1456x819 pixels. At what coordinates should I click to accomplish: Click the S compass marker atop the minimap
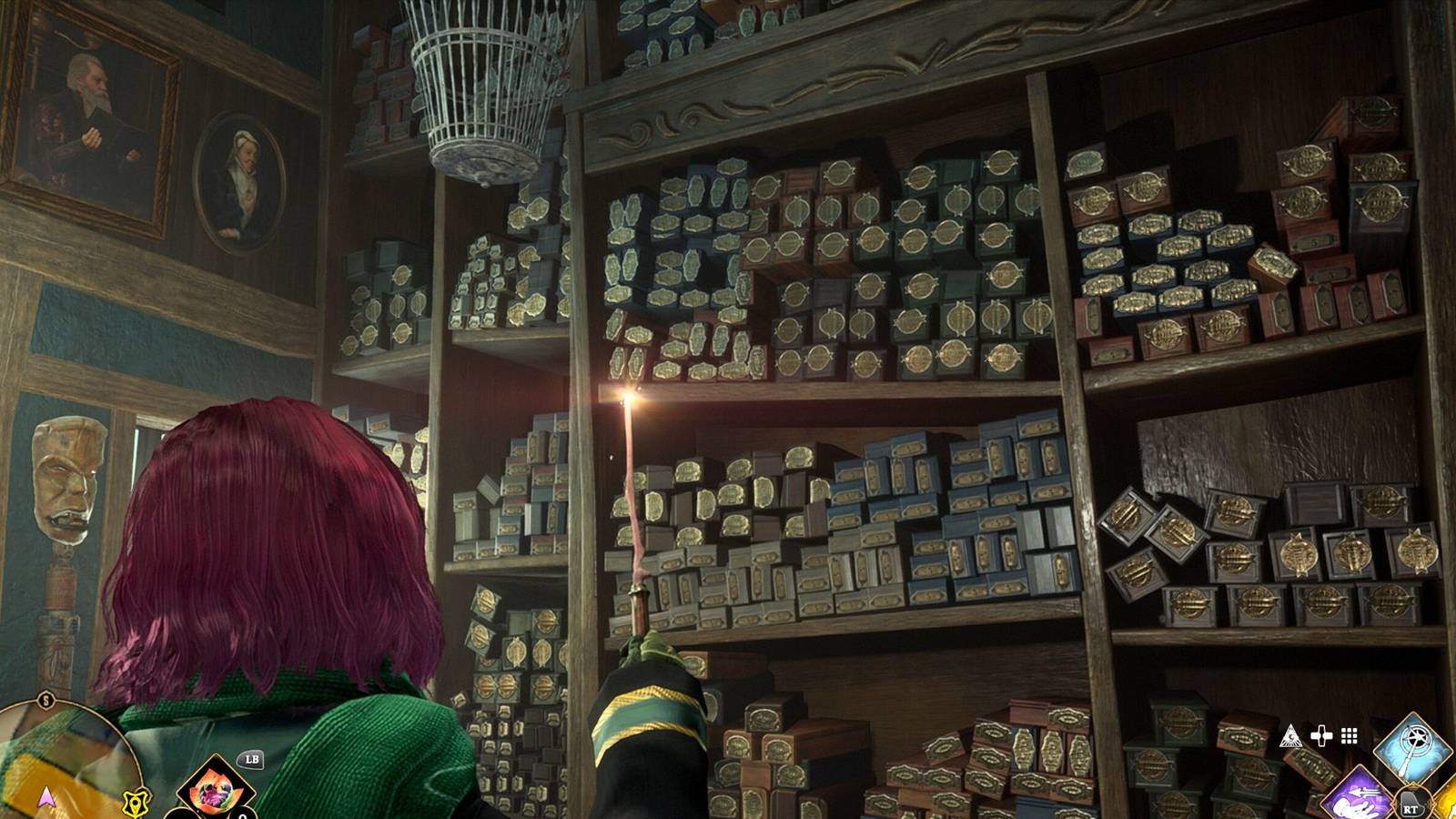pyautogui.click(x=45, y=700)
